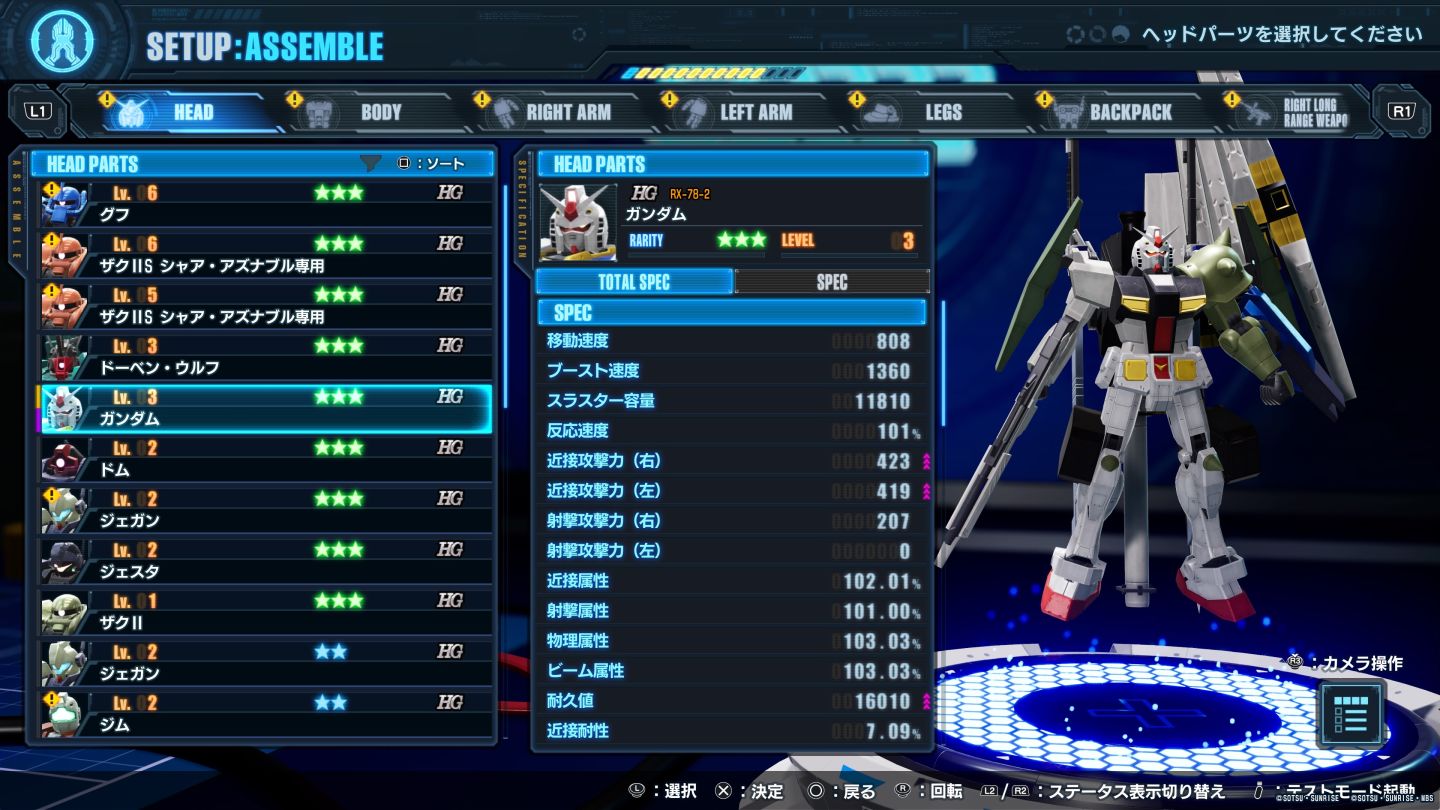
Task: Select the ジェスタ head part
Action: tap(265, 561)
